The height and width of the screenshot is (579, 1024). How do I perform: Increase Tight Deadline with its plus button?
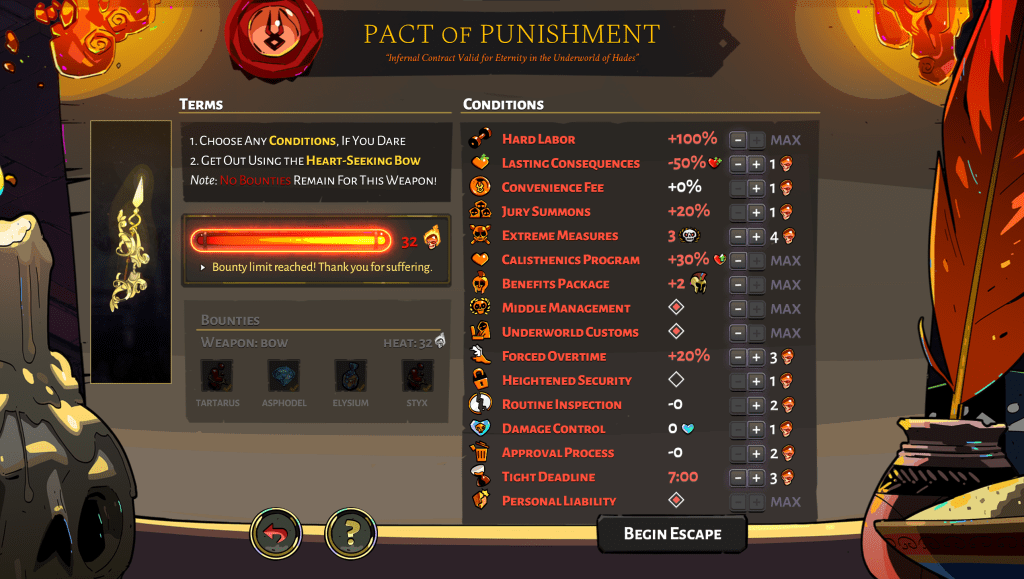pyautogui.click(x=757, y=478)
